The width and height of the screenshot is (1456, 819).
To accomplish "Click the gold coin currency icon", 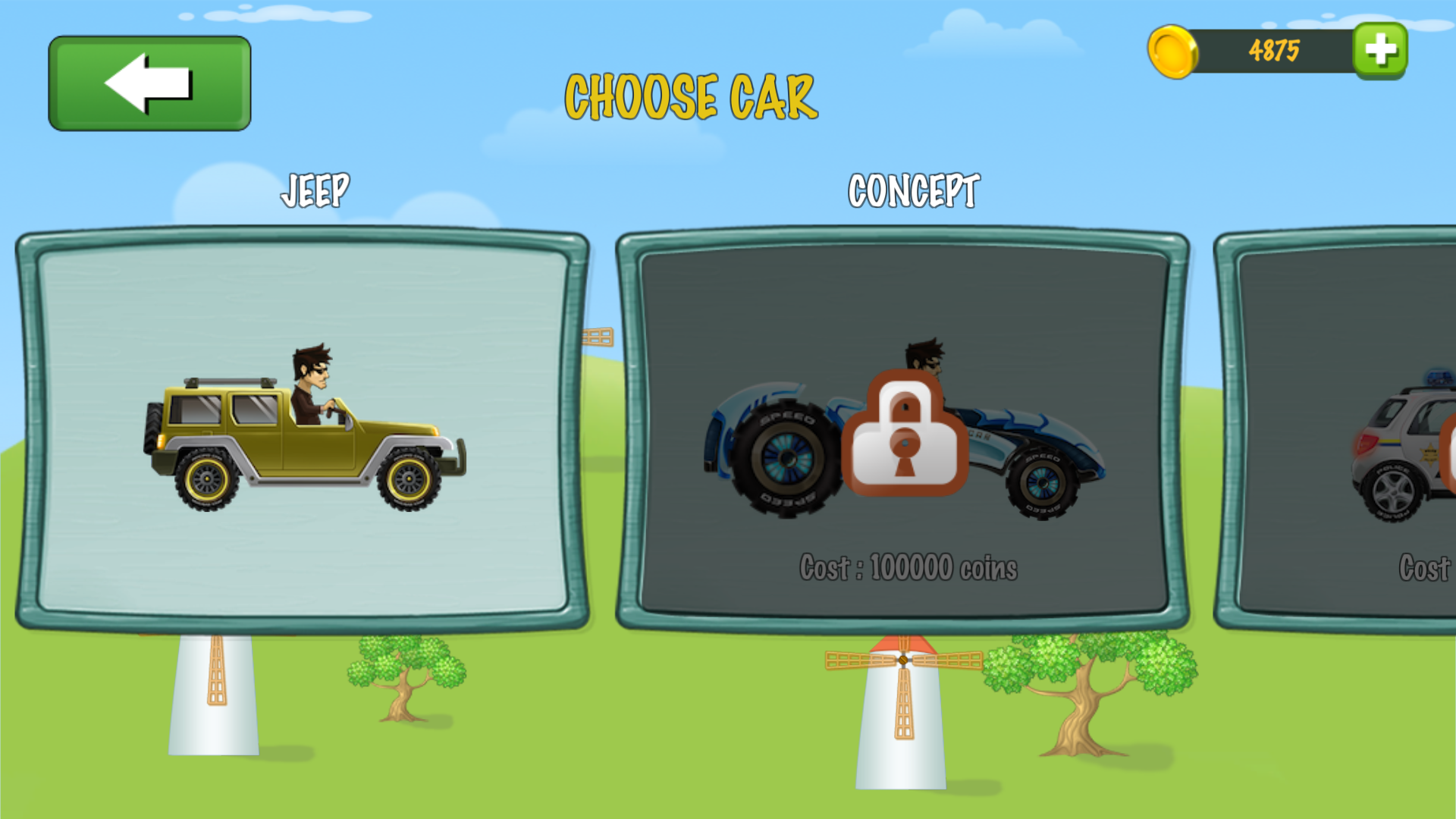I will coord(1172,53).
